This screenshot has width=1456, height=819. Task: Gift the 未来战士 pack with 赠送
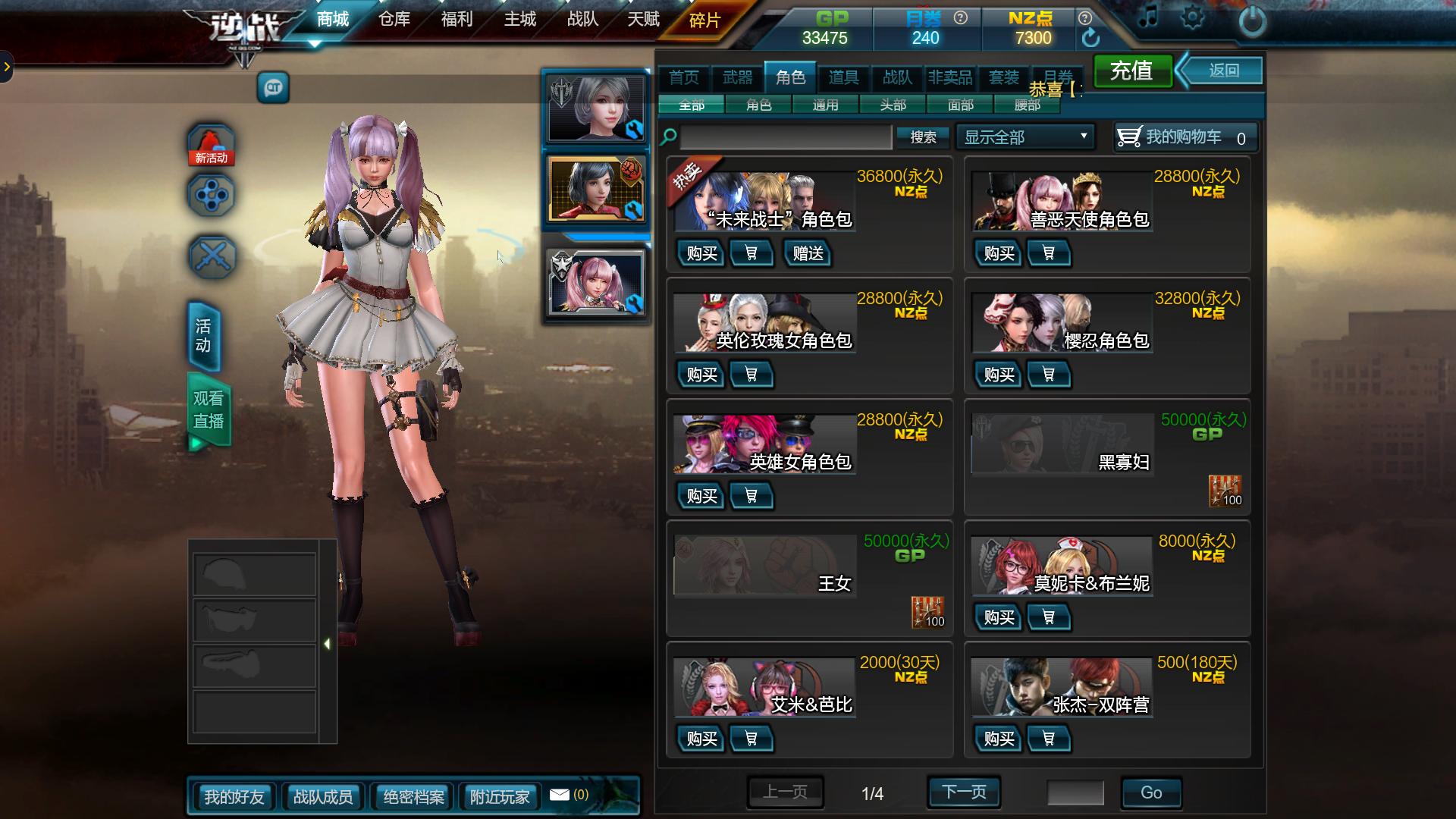pos(808,253)
